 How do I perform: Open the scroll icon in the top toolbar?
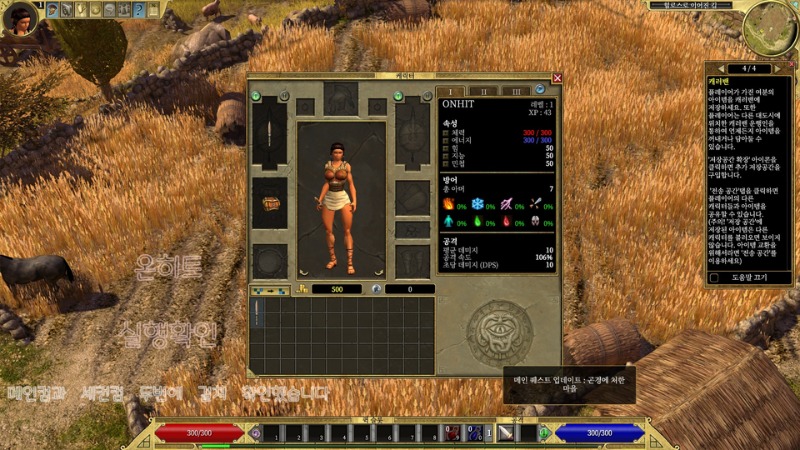153,10
